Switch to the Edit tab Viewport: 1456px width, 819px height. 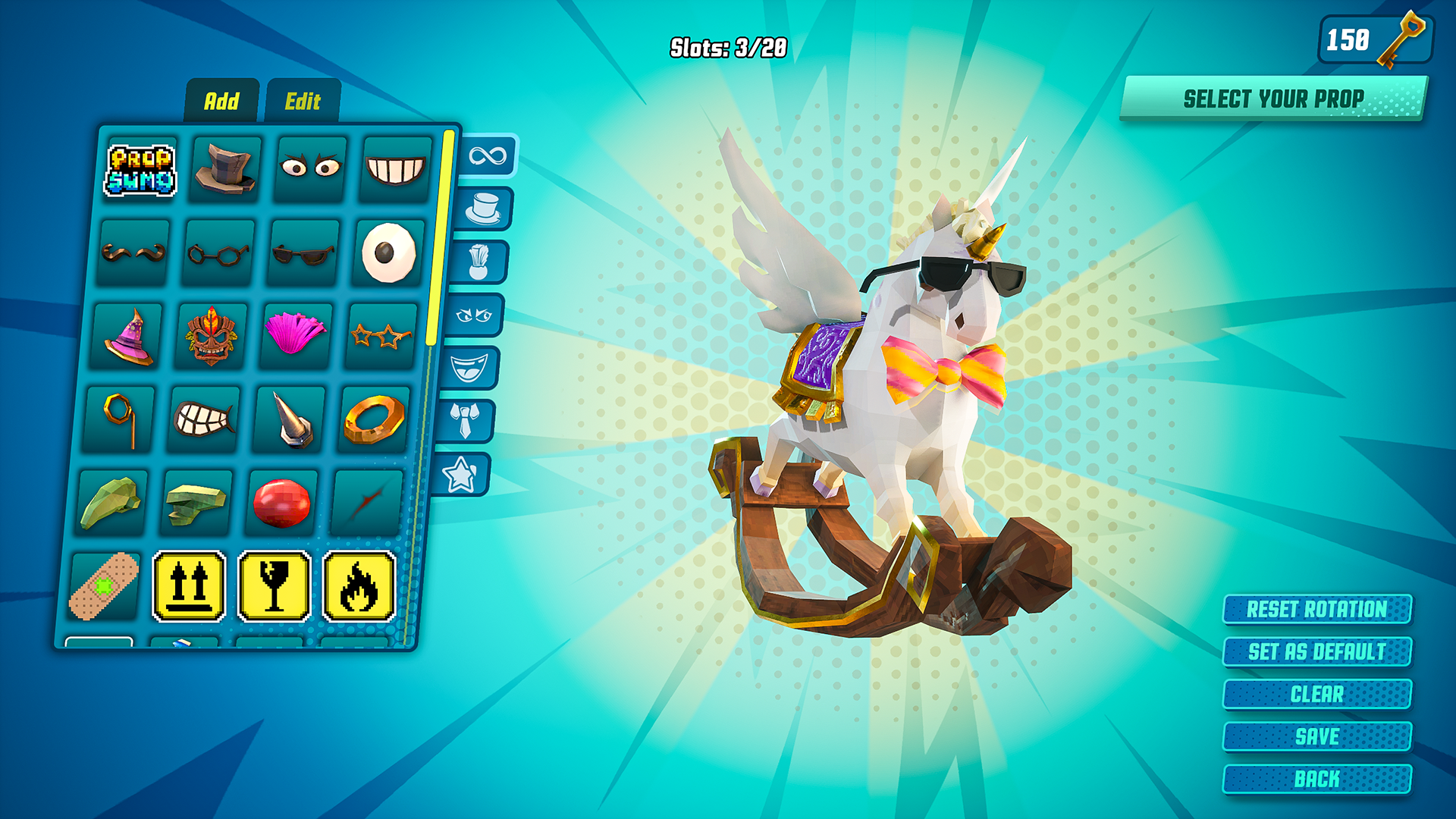305,99
